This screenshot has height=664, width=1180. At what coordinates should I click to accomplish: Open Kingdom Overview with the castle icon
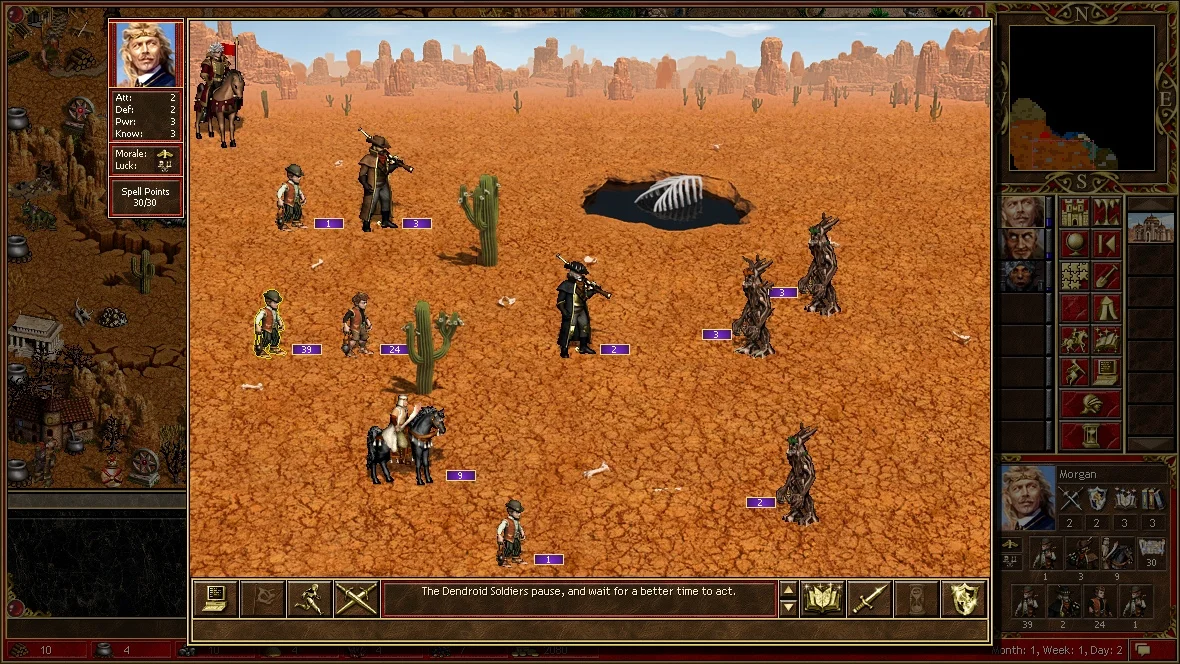(1075, 212)
